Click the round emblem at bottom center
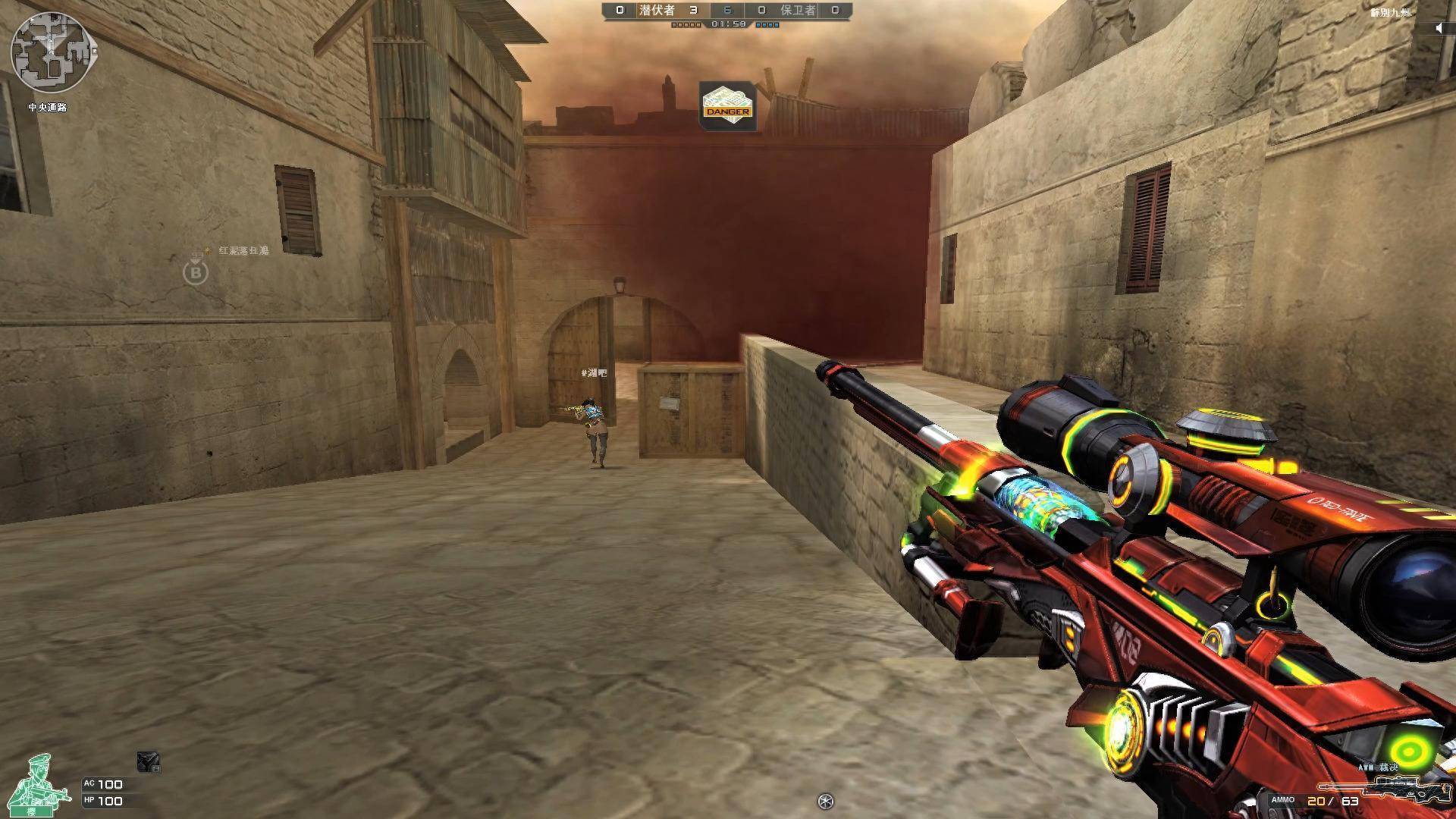The height and width of the screenshot is (819, 1456). click(825, 801)
